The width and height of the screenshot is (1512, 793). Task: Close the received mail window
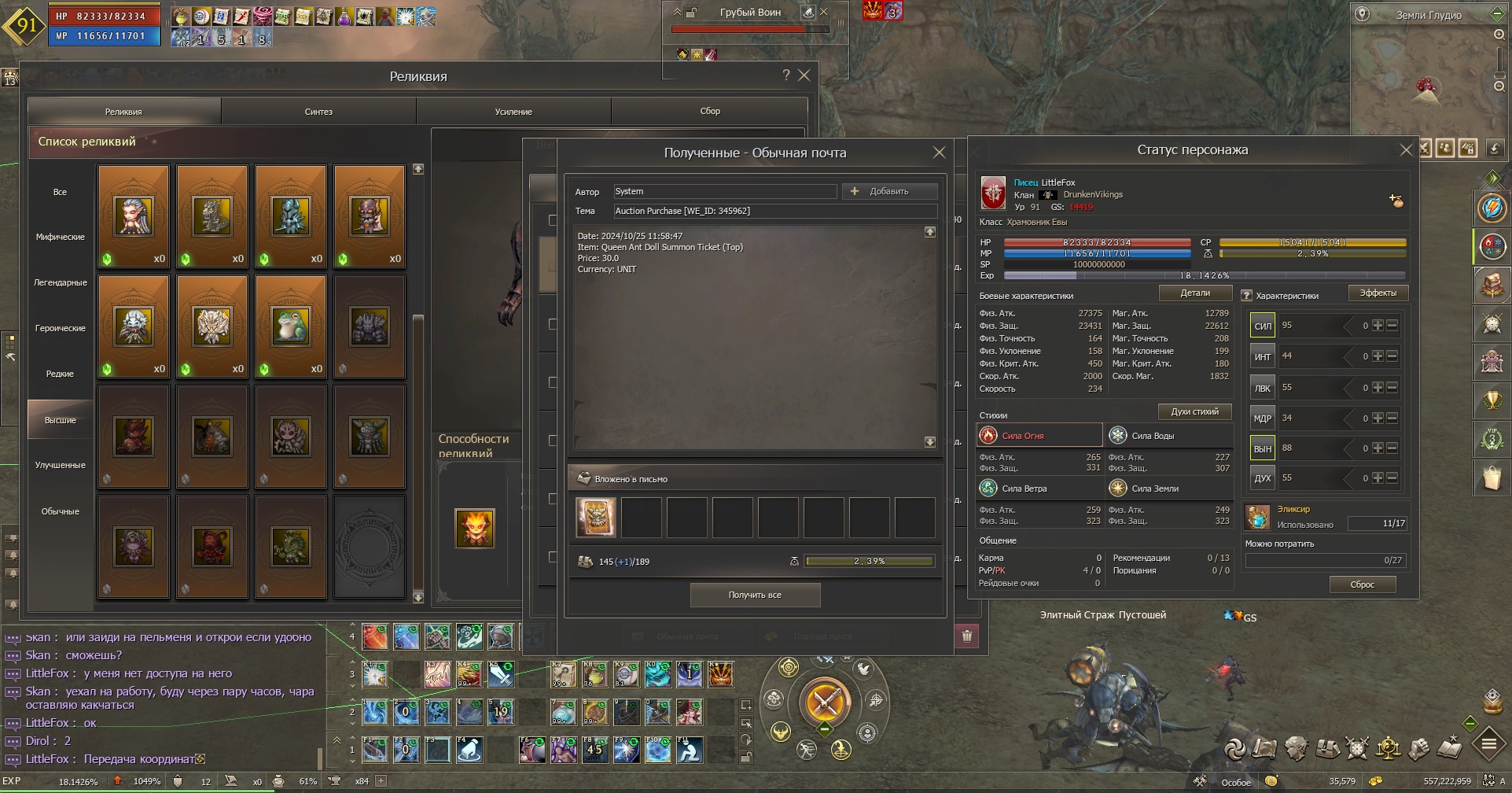coord(939,153)
